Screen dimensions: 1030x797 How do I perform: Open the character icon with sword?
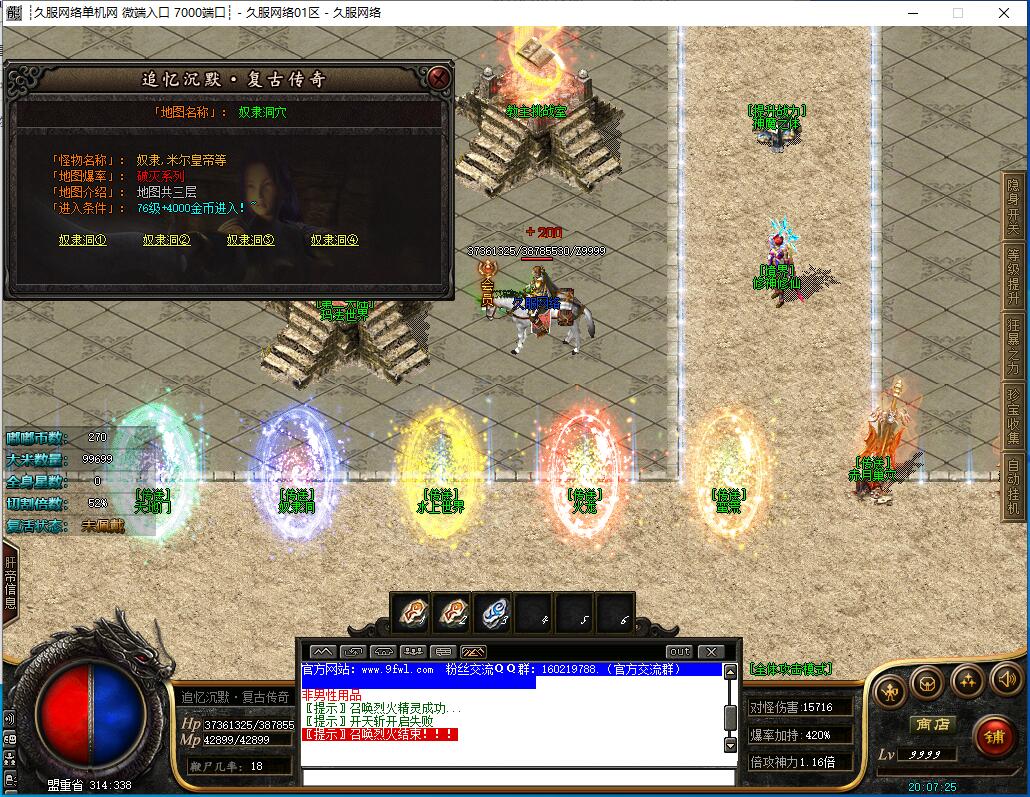pyautogui.click(x=890, y=691)
